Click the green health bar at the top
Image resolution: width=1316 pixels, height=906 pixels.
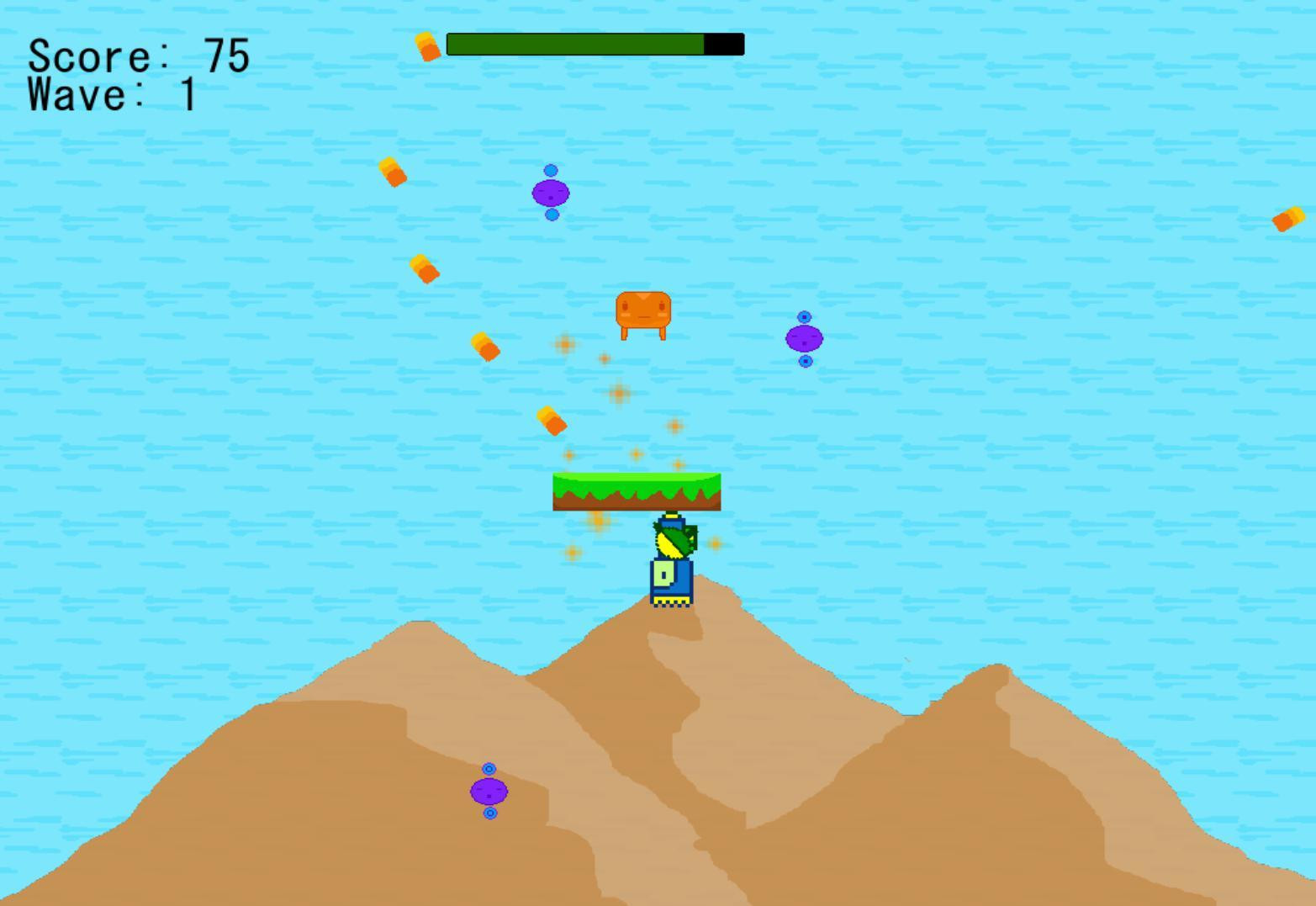[x=576, y=44]
